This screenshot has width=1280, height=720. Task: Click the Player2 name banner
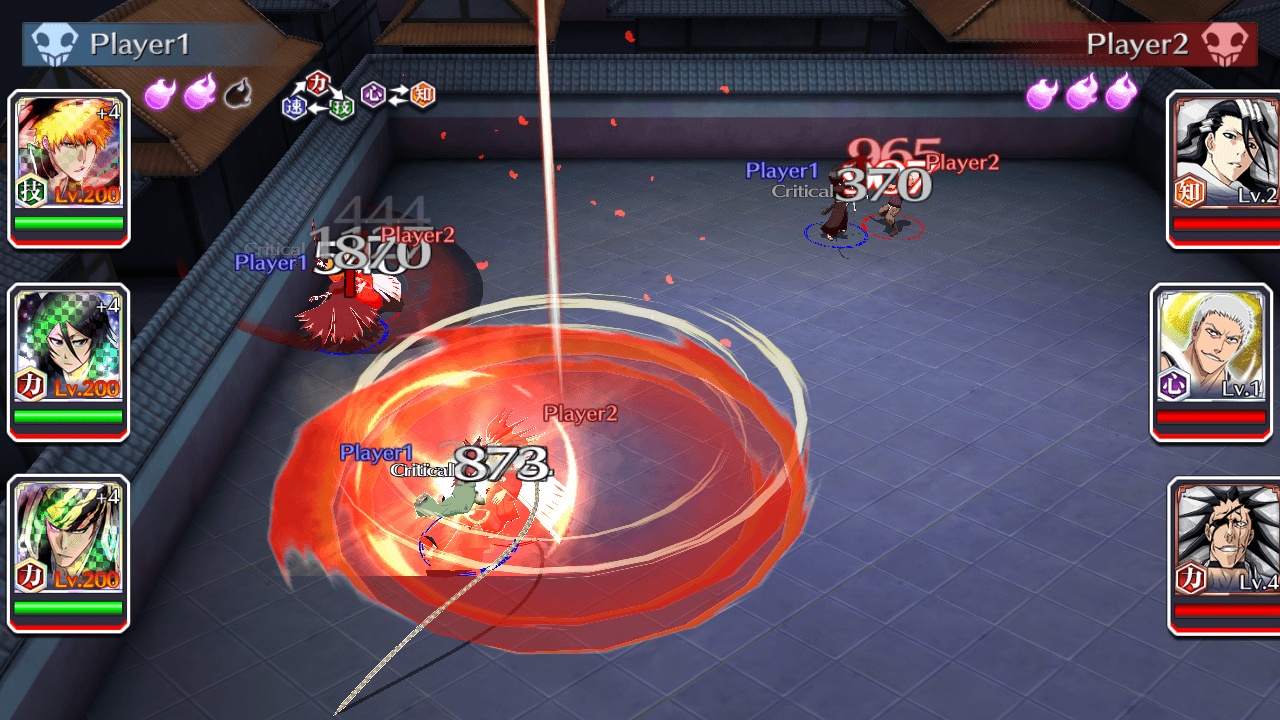(x=1140, y=43)
